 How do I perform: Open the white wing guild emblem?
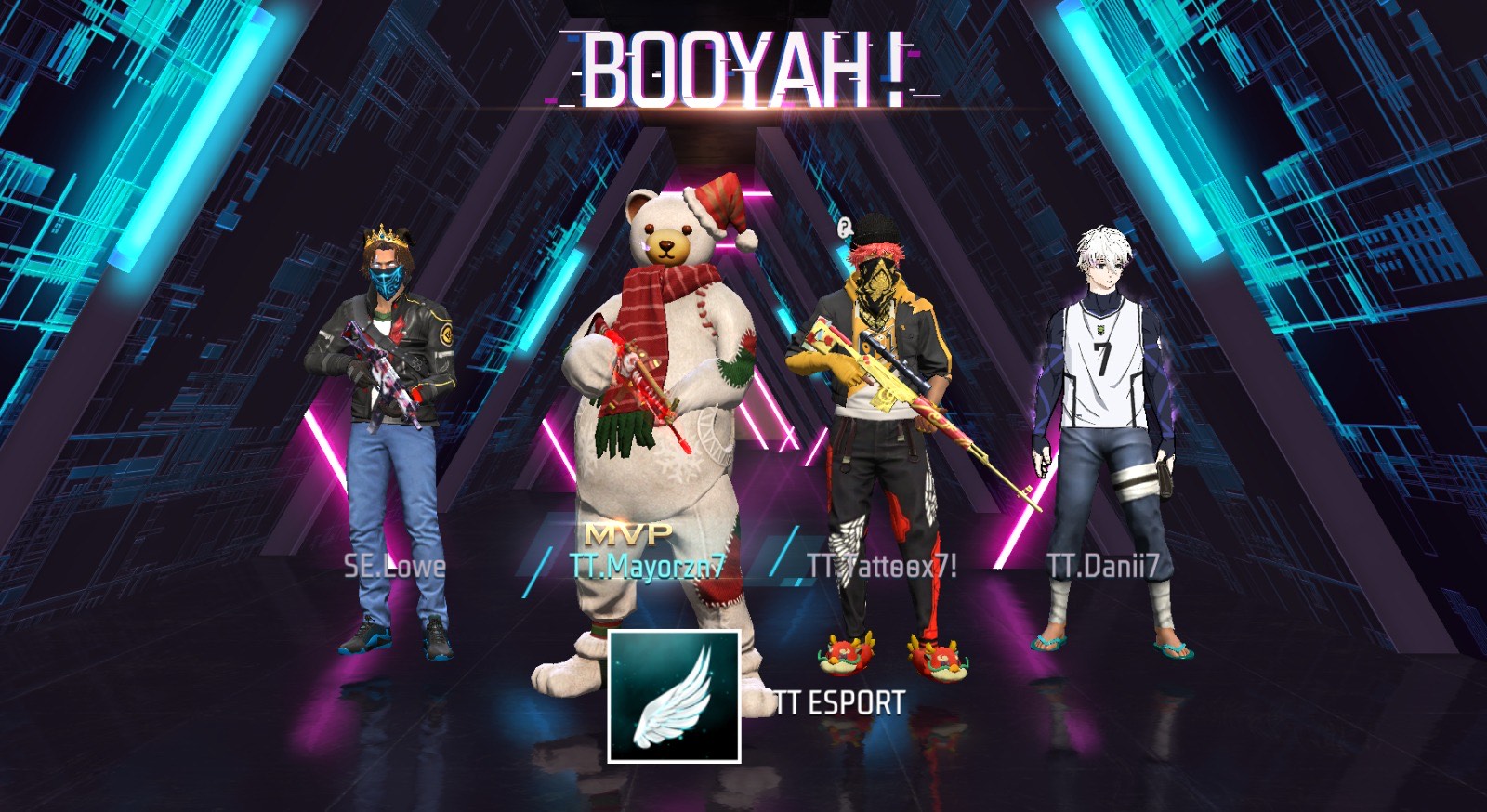coord(674,697)
